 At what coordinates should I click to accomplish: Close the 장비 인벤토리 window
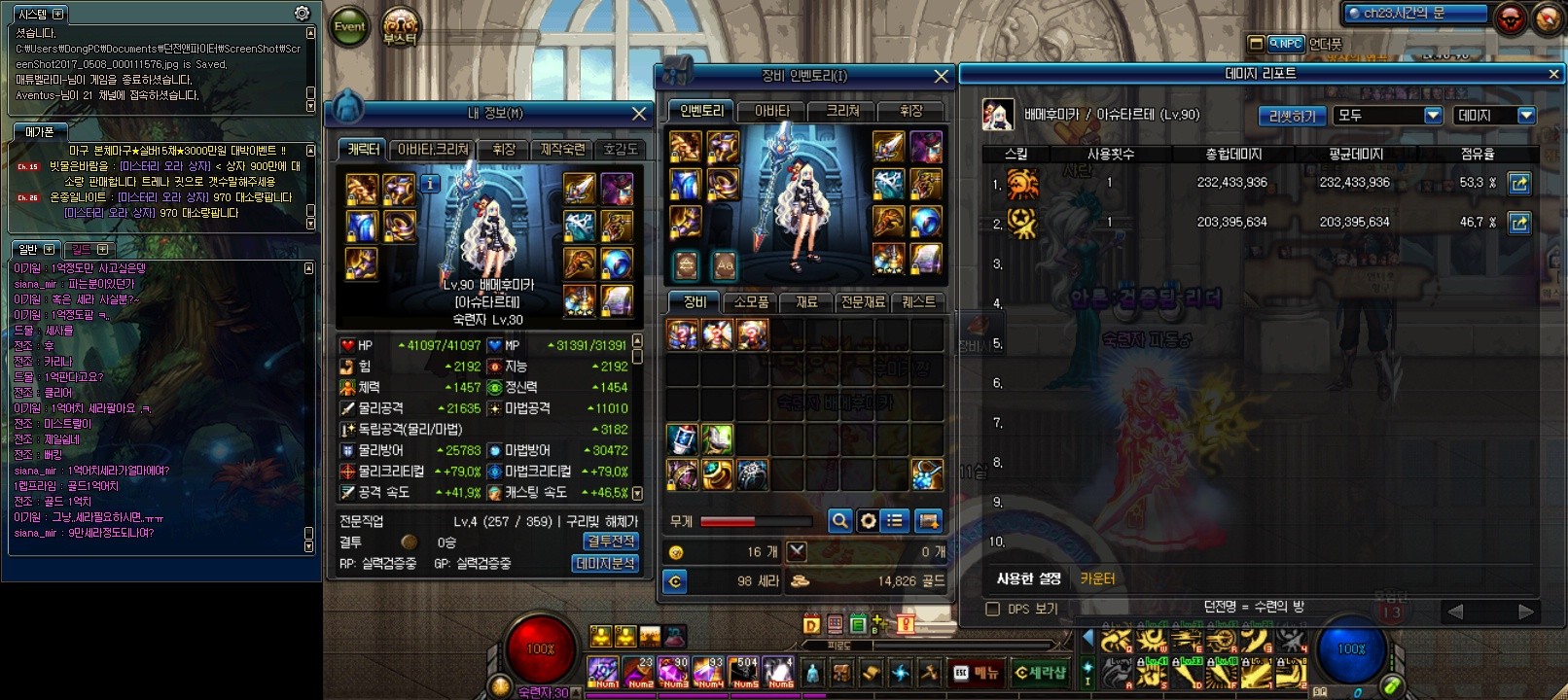[941, 76]
